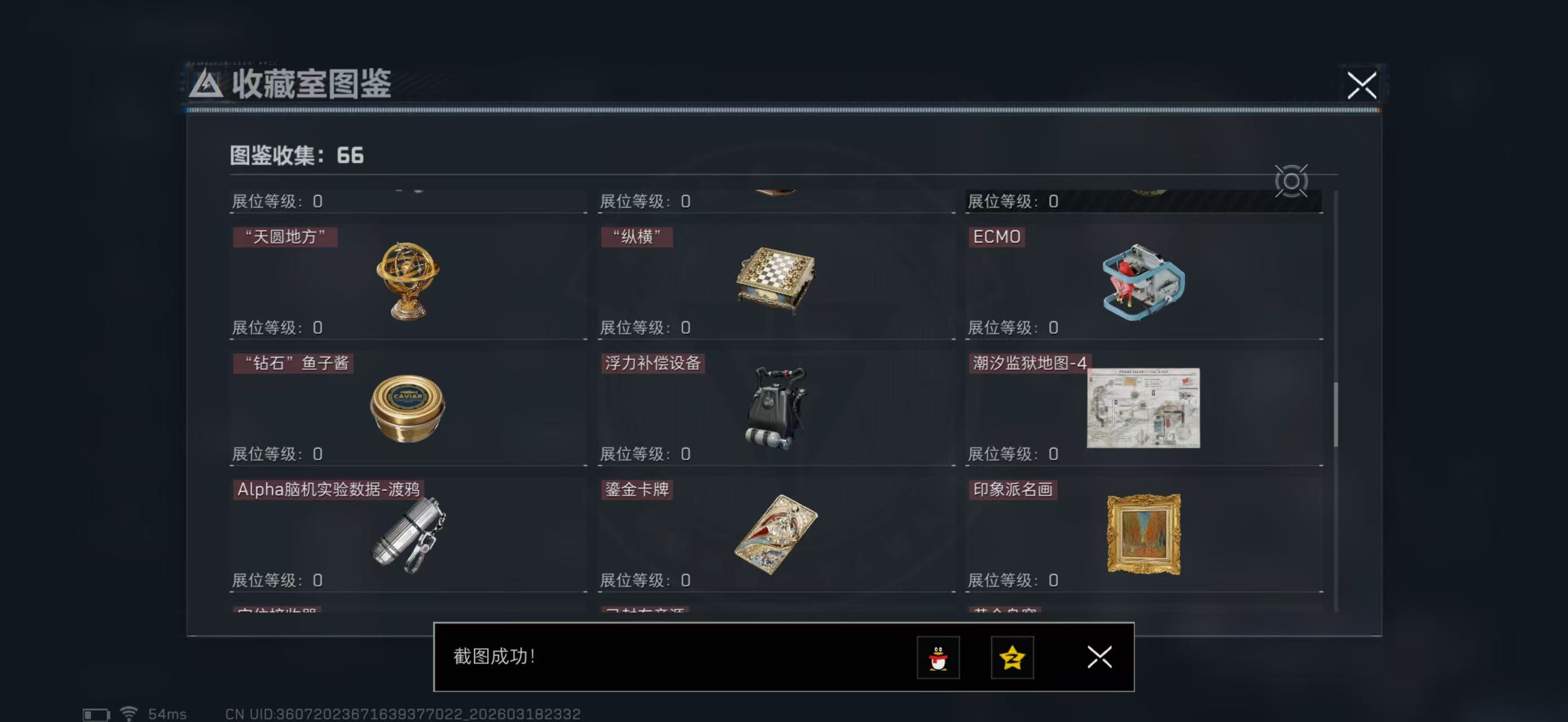Click the ECMO item name tag
The image size is (1568, 722).
pyautogui.click(x=997, y=237)
